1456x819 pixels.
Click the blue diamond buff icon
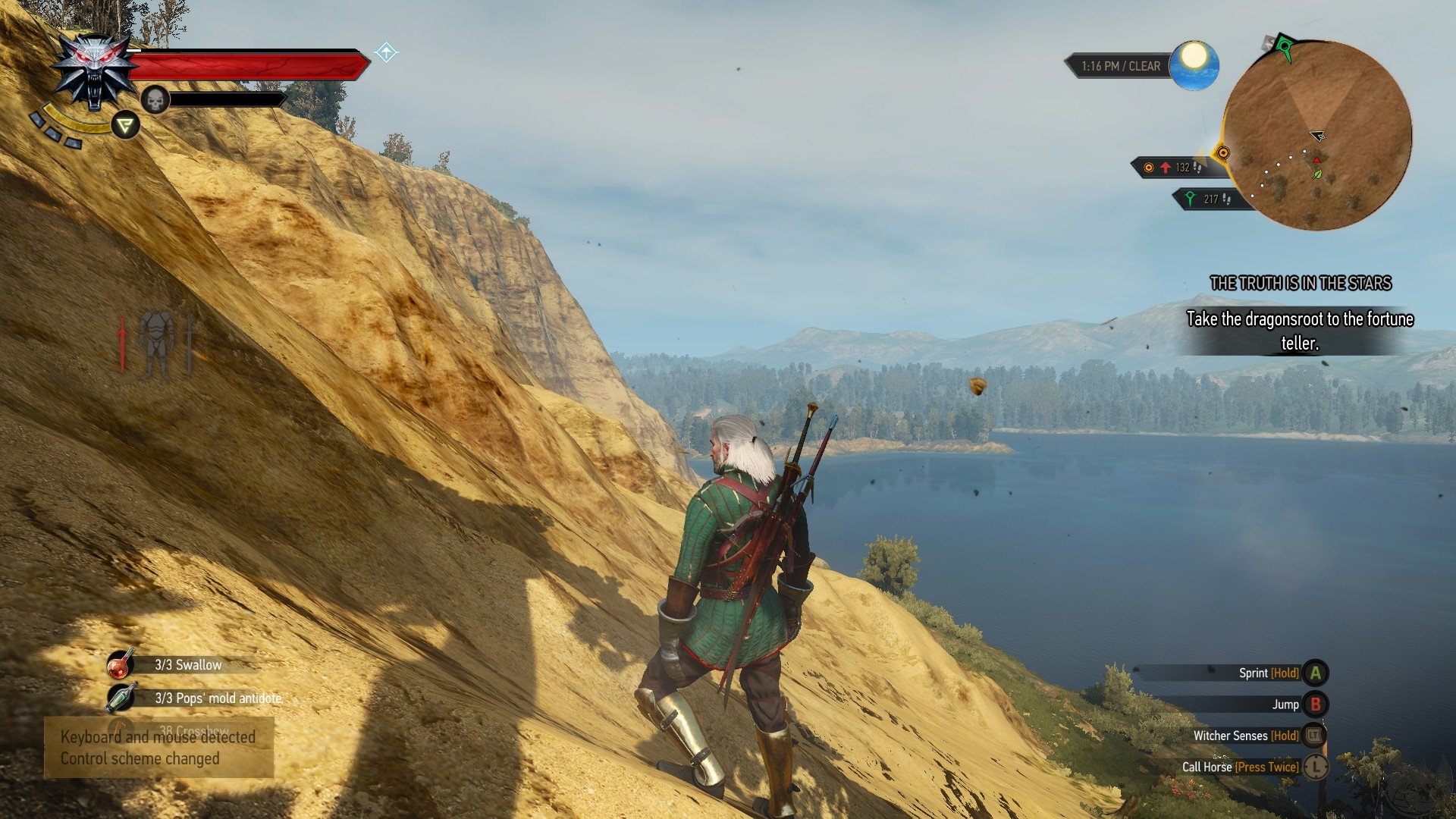[386, 52]
